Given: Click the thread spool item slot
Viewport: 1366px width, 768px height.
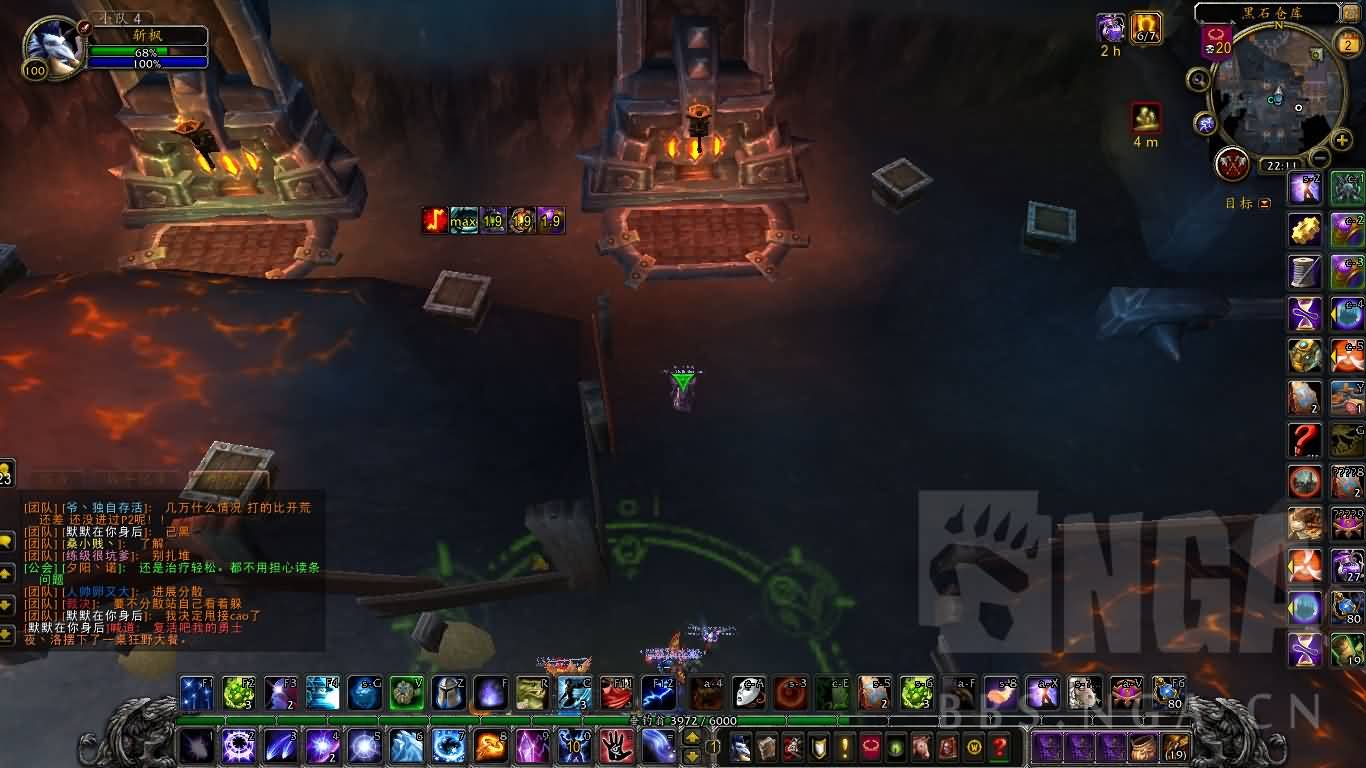Looking at the screenshot, I should [1304, 271].
